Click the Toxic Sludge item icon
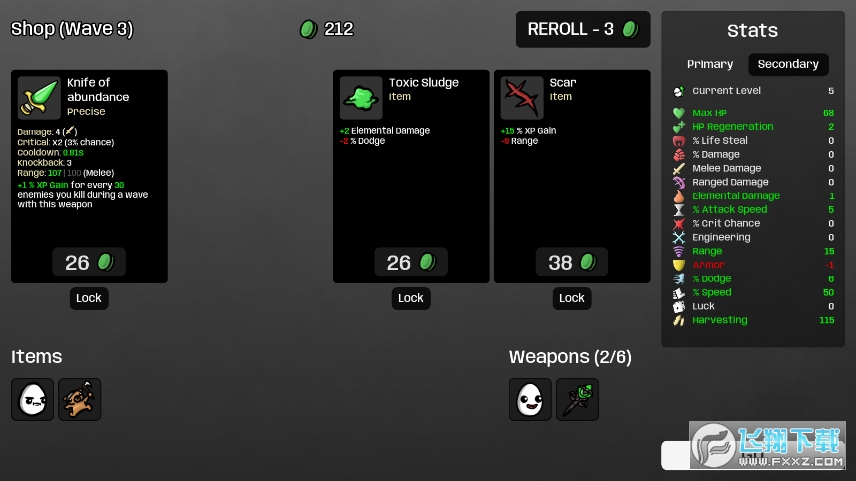 coord(361,98)
